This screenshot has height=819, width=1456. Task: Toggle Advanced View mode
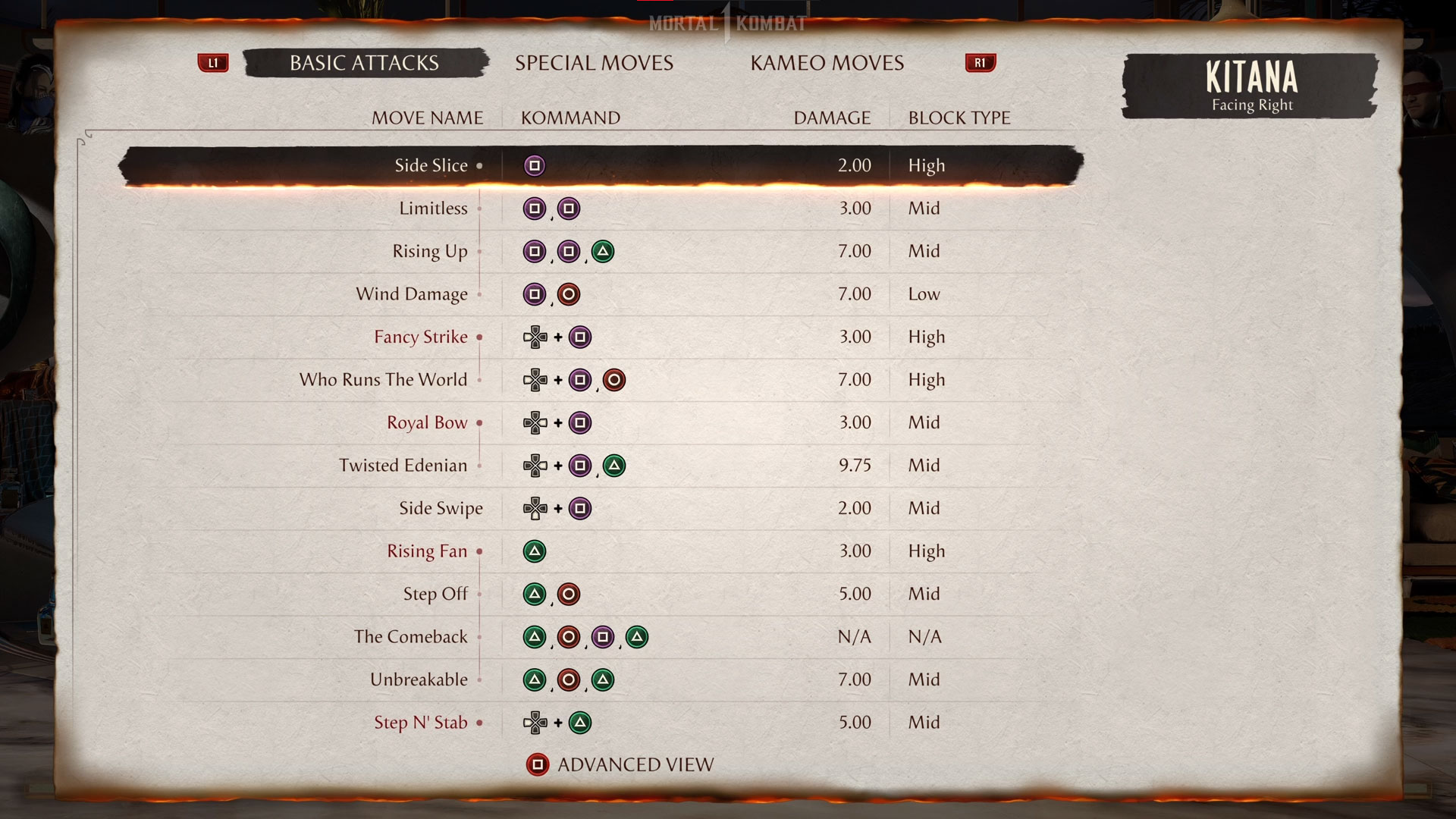point(635,765)
